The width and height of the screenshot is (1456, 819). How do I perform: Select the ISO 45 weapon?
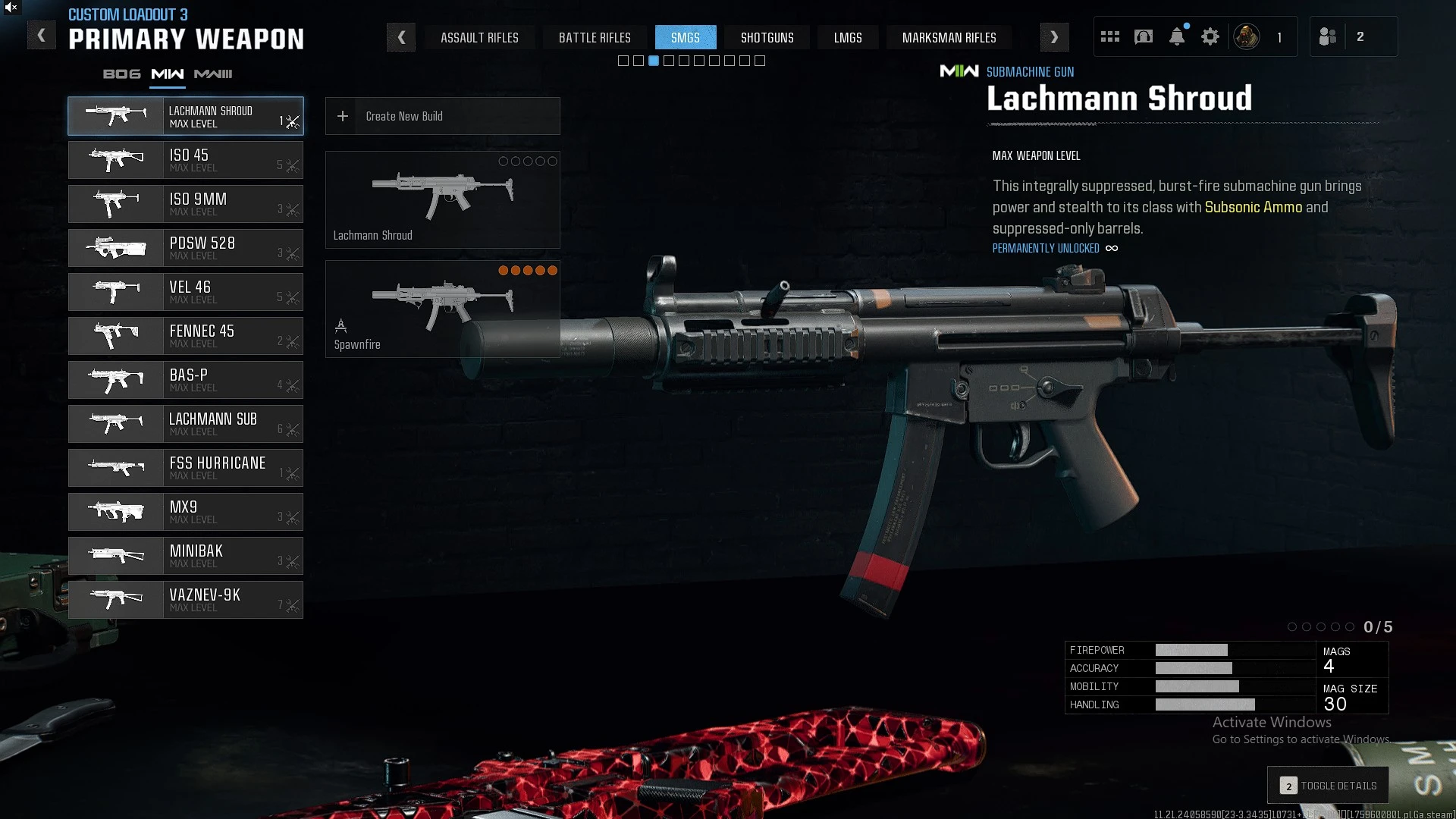coord(186,160)
